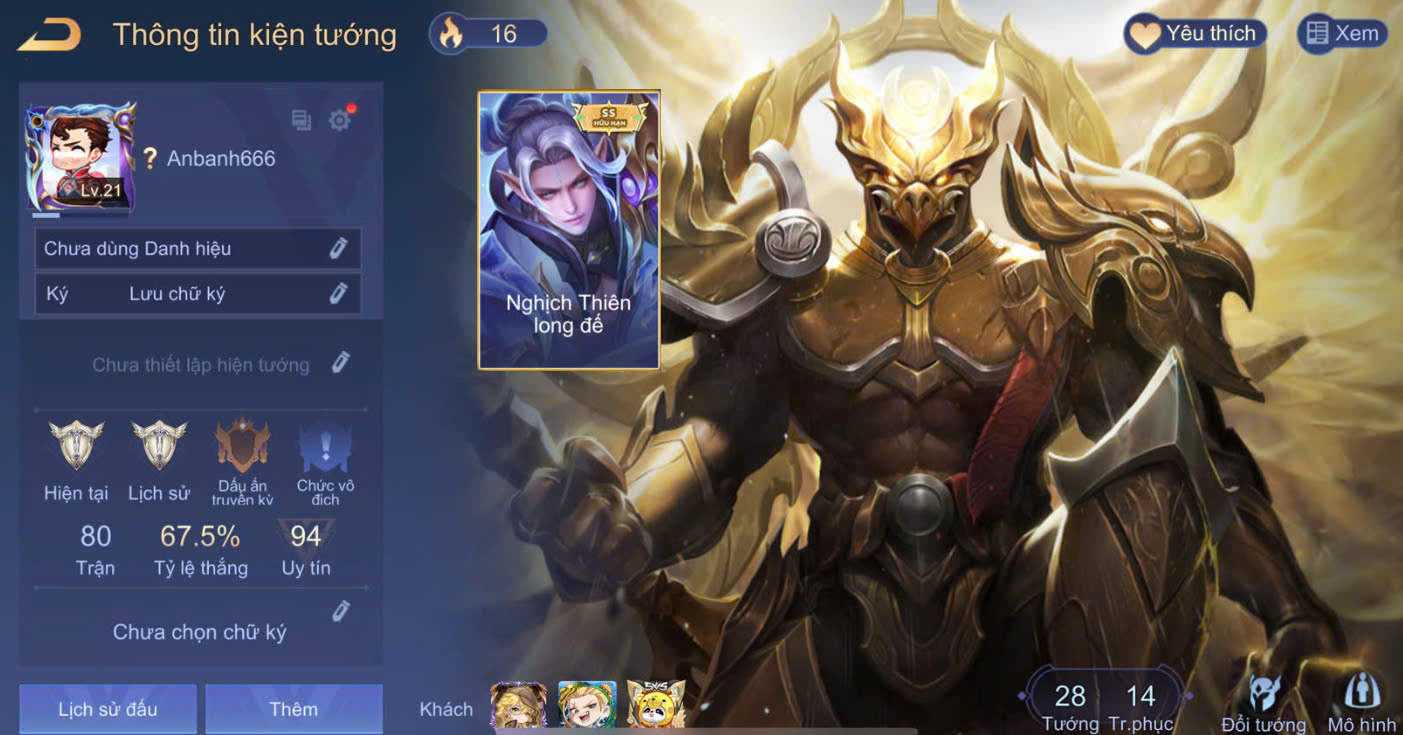Open the 28 Tướng heroes count
1403x735 pixels.
(x=1070, y=703)
